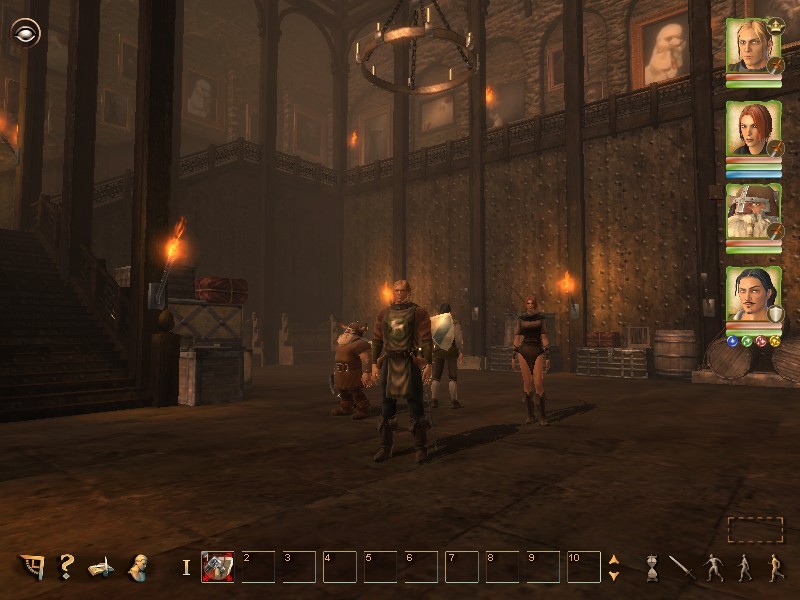Click the blue orb under the last portrait

732,341
